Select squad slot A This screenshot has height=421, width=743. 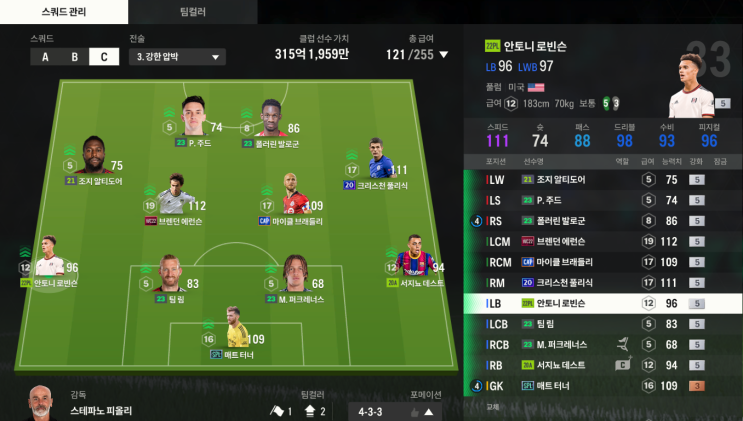[45, 57]
